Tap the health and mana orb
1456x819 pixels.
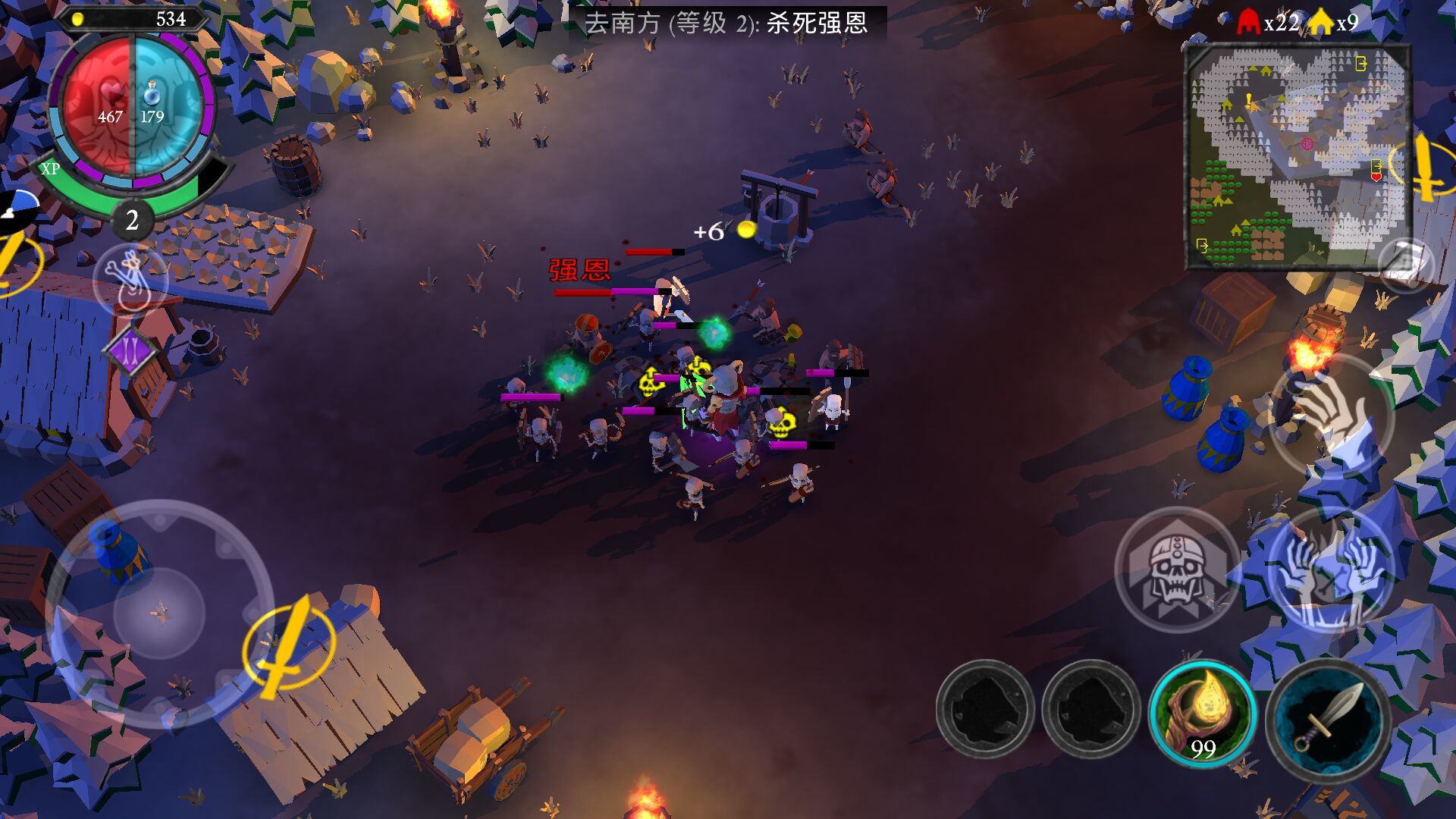coord(133,108)
